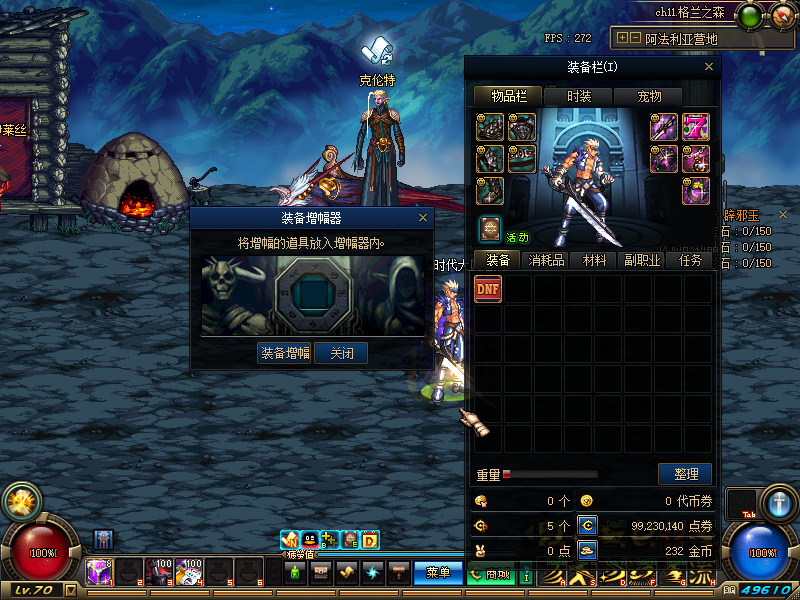Switch to the 时装 tab
Viewport: 800px width, 600px height.
click(x=578, y=96)
